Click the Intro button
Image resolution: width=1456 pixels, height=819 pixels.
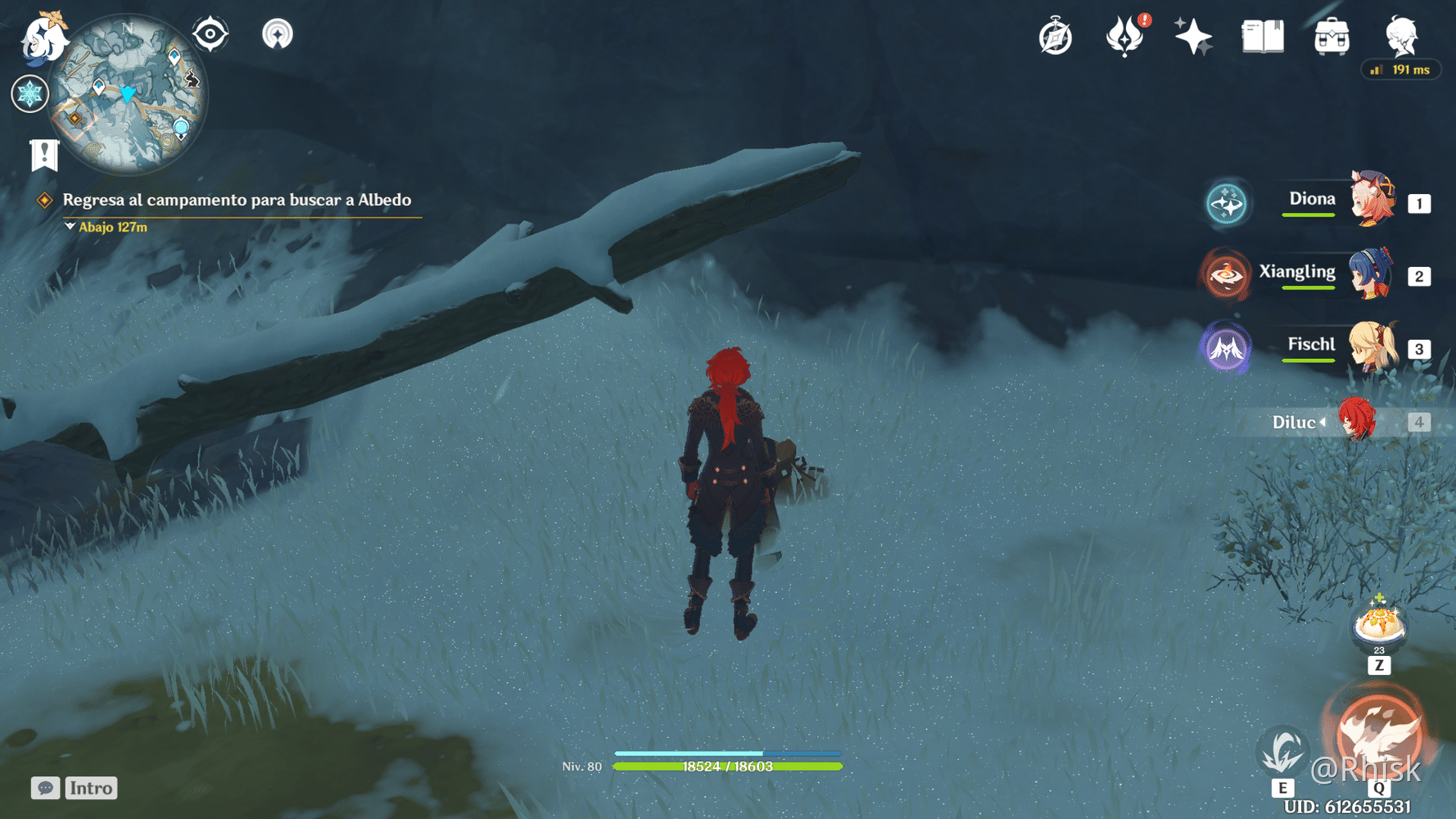[90, 788]
